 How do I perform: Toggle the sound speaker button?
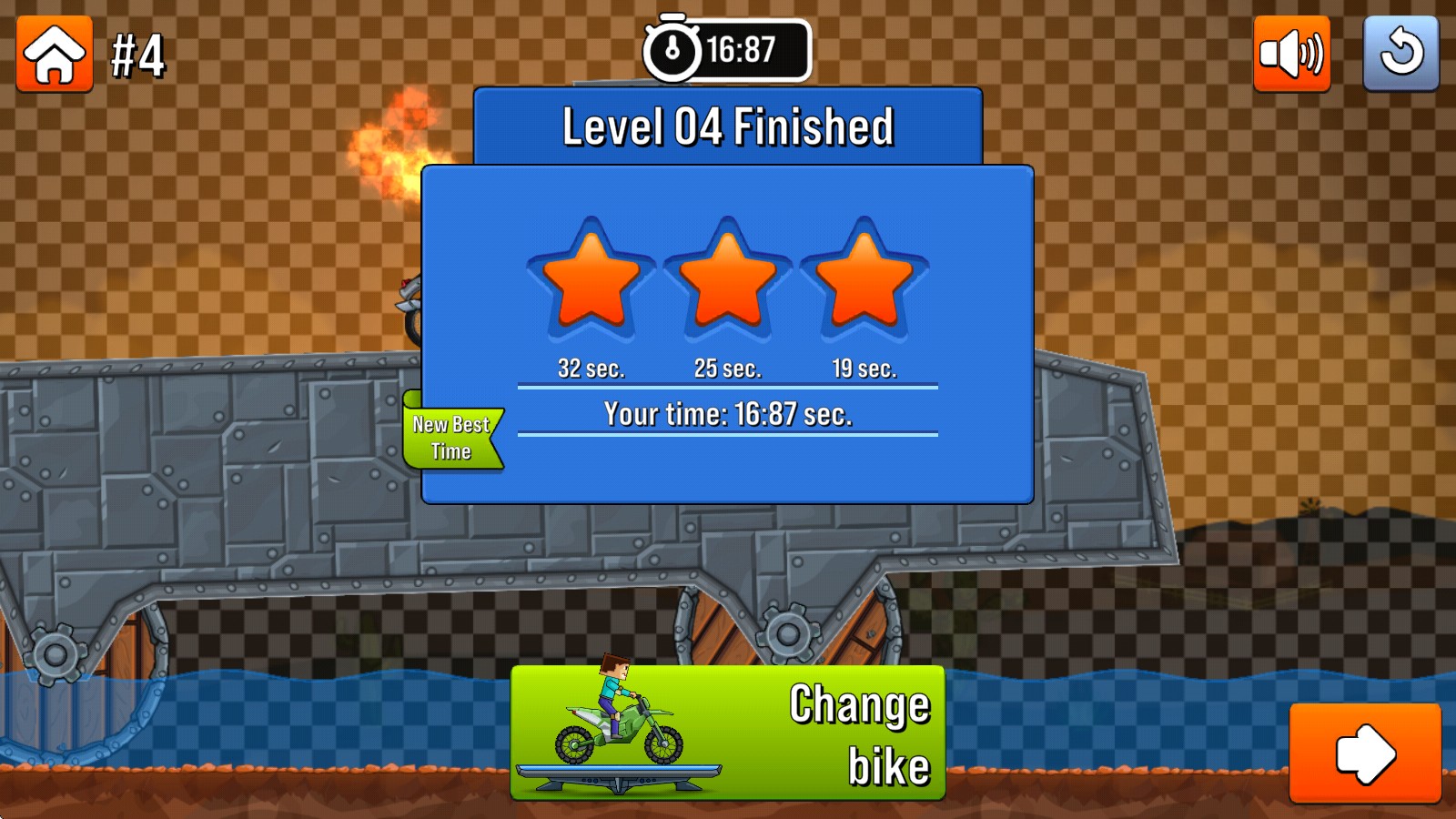(x=1291, y=54)
